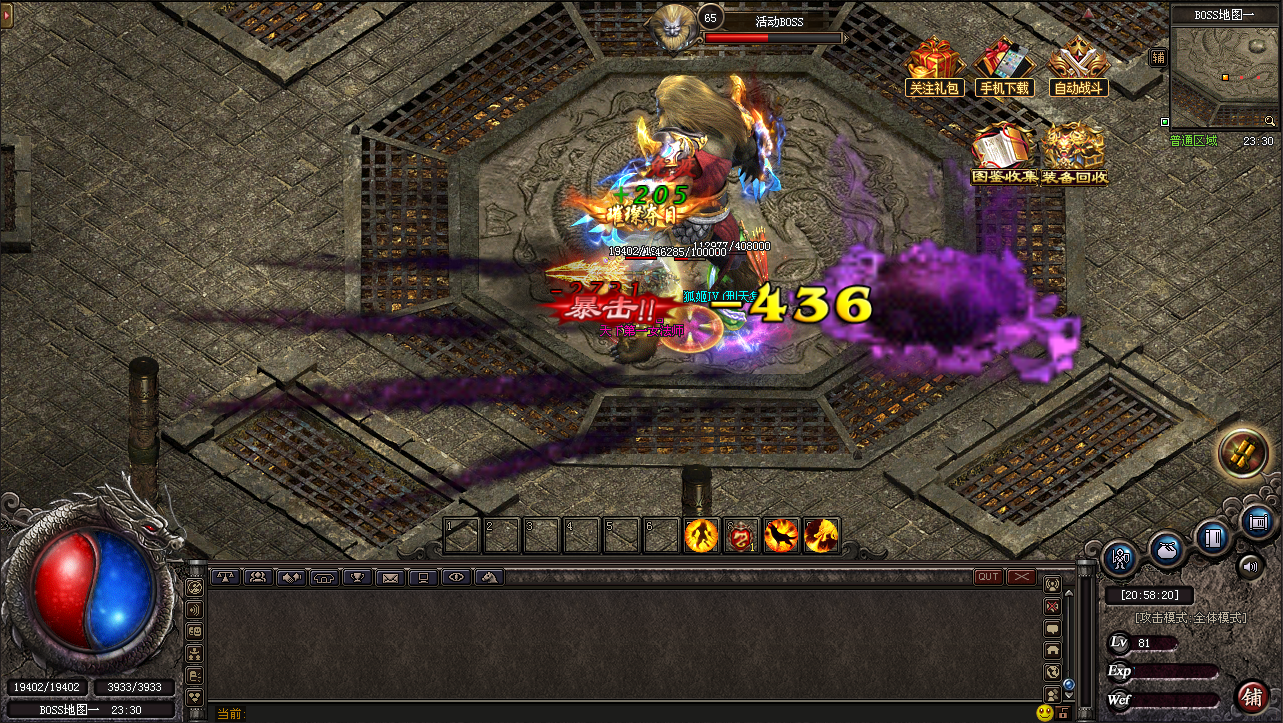Click the red X button on chat bar
This screenshot has width=1283, height=723.
pos(1021,577)
